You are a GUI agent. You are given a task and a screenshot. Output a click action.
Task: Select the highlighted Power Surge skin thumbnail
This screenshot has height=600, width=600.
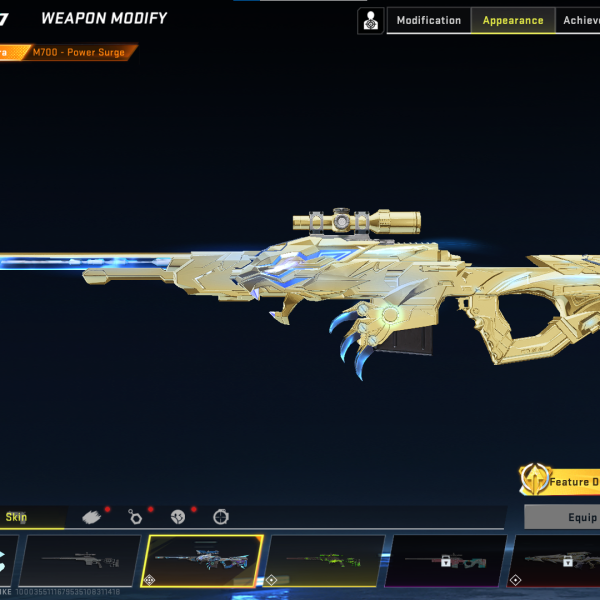pyautogui.click(x=203, y=561)
